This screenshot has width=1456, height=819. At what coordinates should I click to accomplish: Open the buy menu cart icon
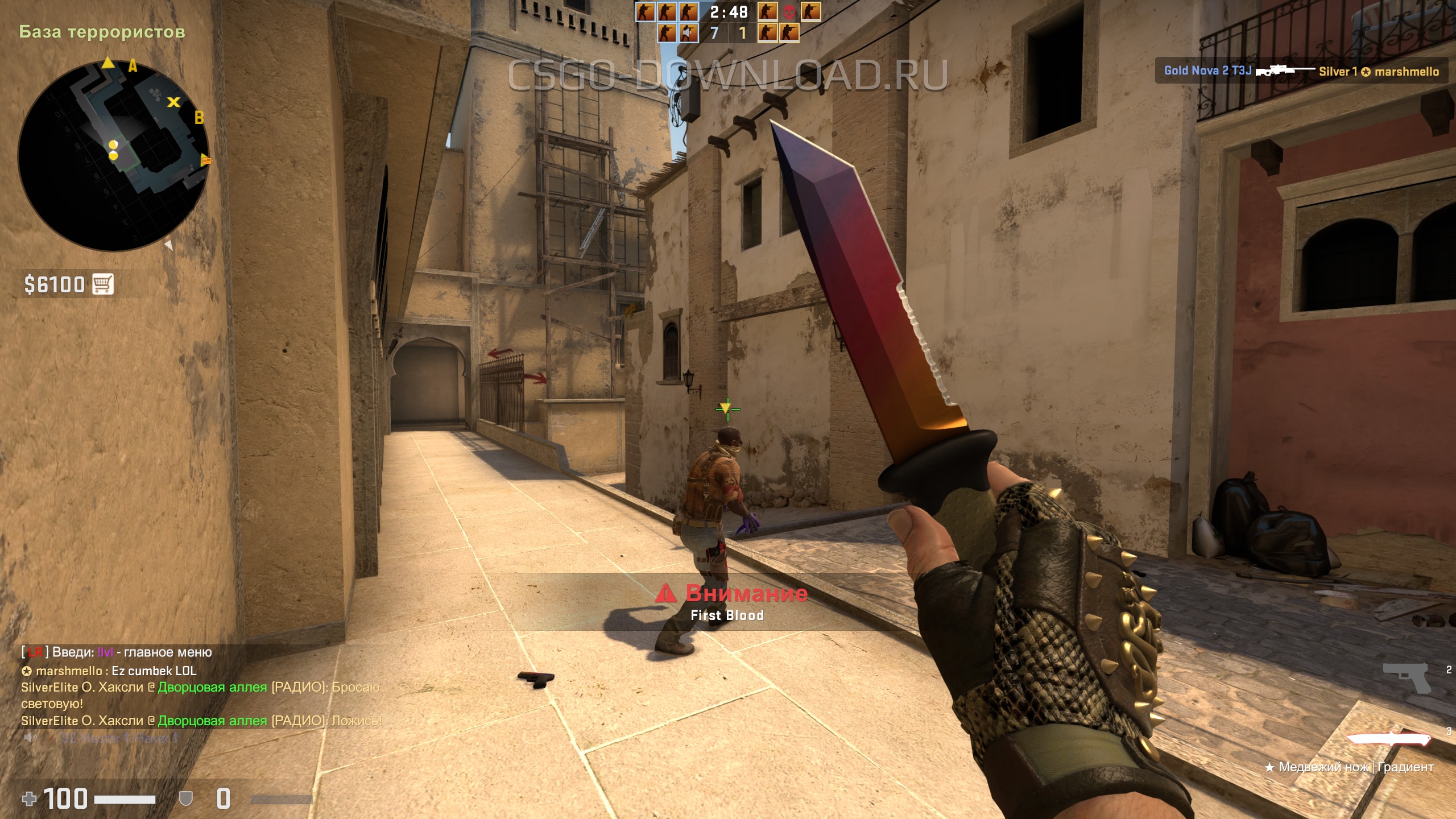(103, 284)
